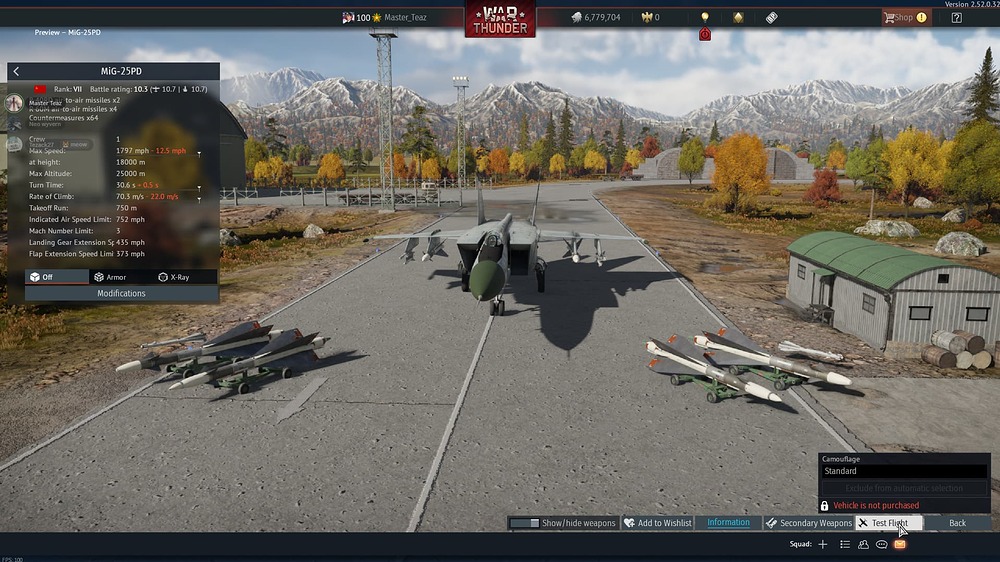Open the chat speech bubble icon
Viewport: 1000px width, 562px height.
[x=881, y=544]
